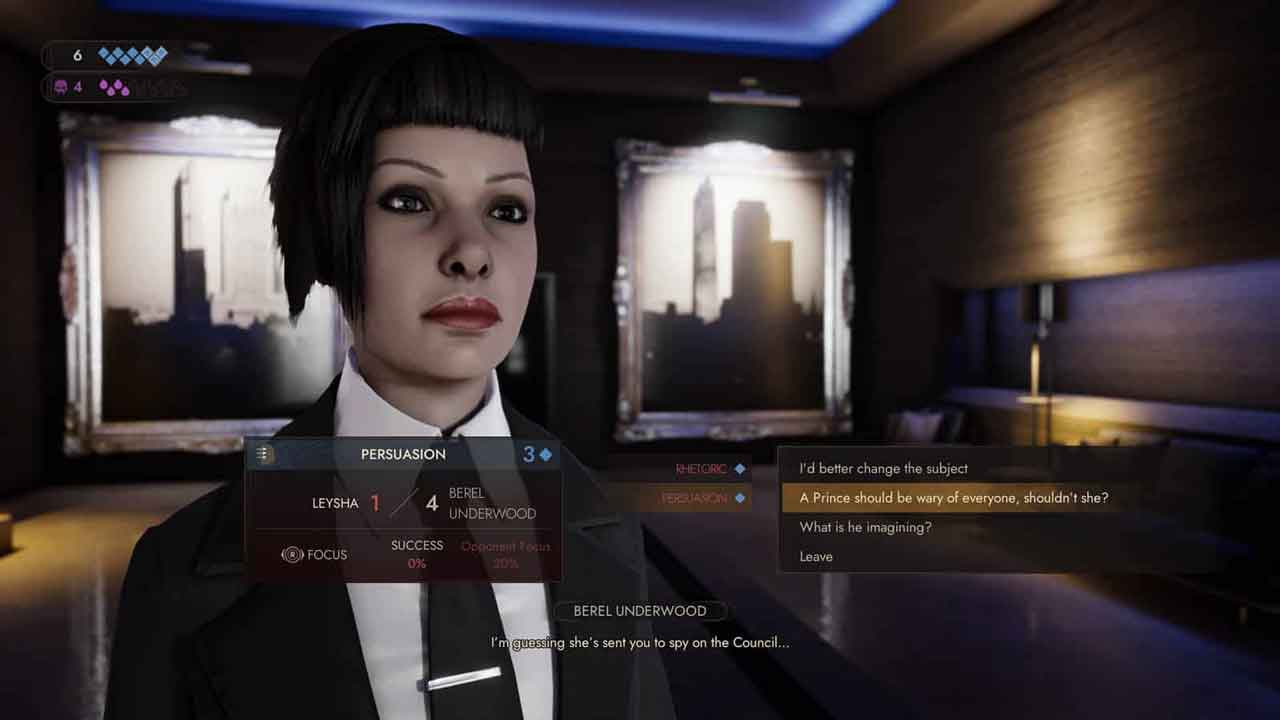Select the "A Prince should be wary" reply
1280x720 pixels.
point(953,498)
